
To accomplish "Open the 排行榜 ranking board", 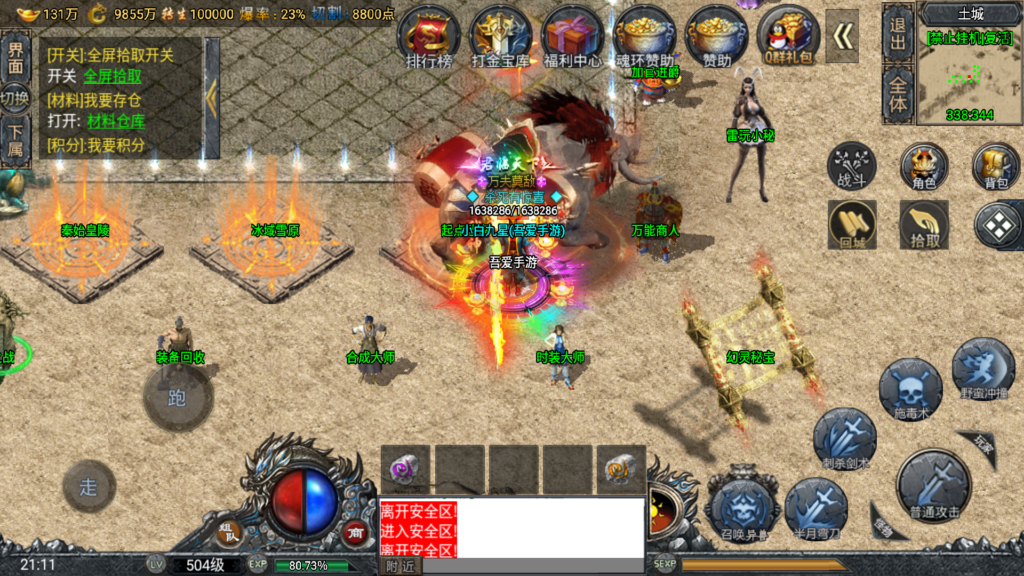I will point(429,38).
